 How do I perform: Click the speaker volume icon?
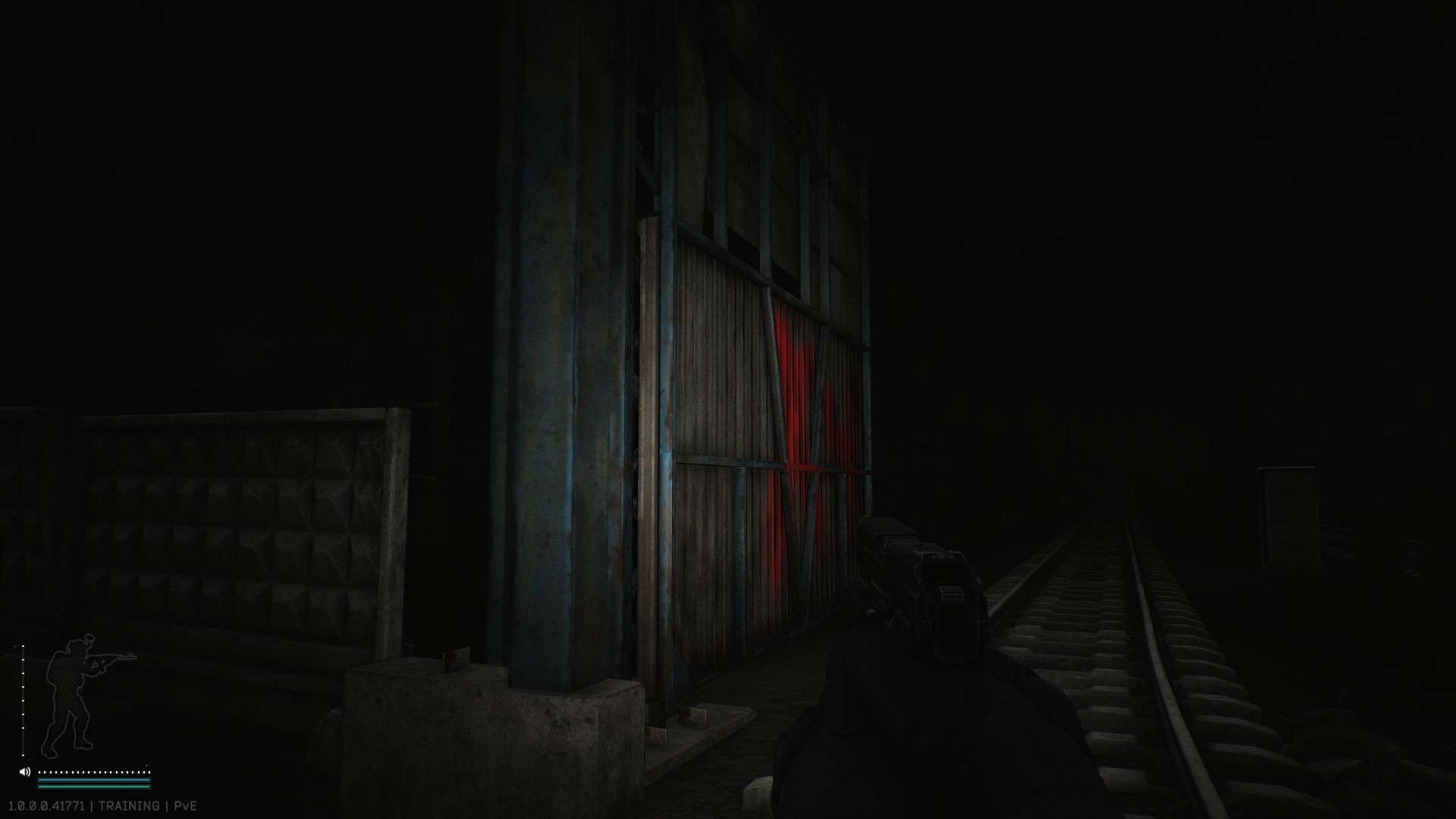25,771
